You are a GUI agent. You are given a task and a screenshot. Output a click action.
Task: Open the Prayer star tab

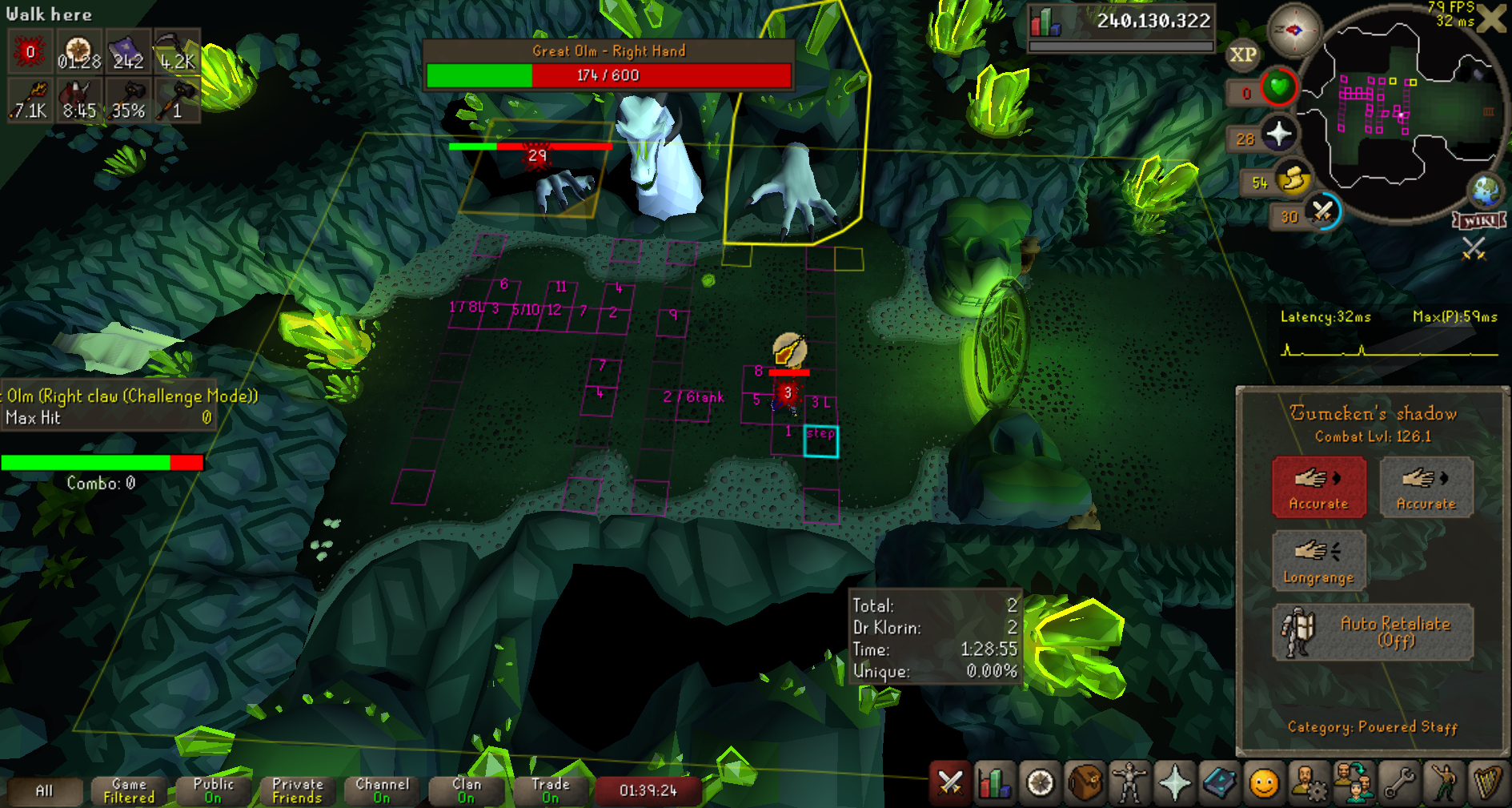pyautogui.click(x=1174, y=782)
